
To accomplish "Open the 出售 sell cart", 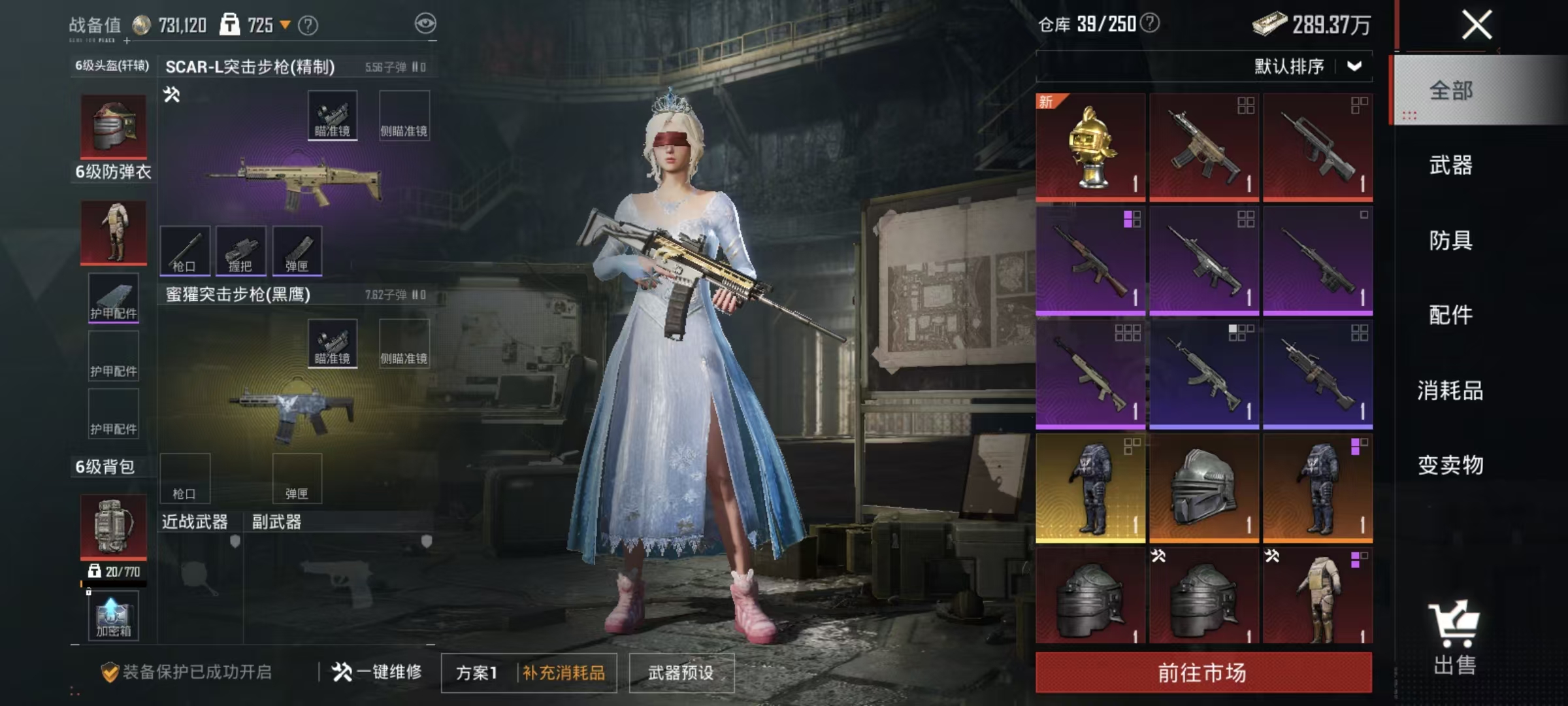I will pyautogui.click(x=1454, y=637).
